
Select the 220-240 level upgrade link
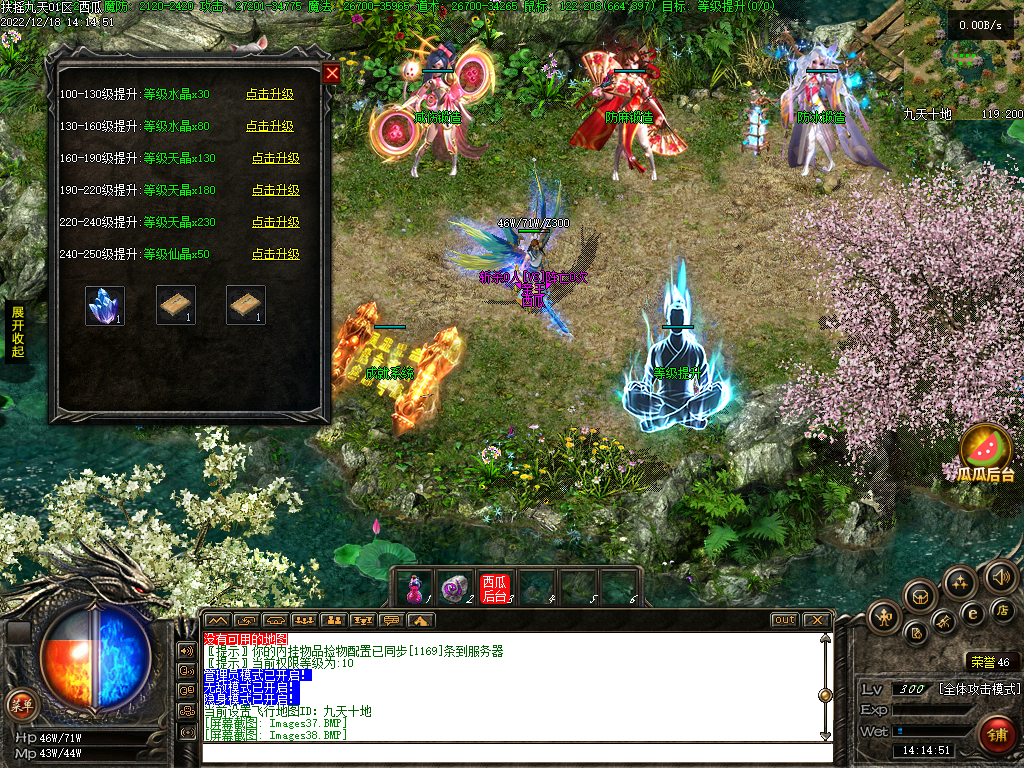click(x=275, y=222)
